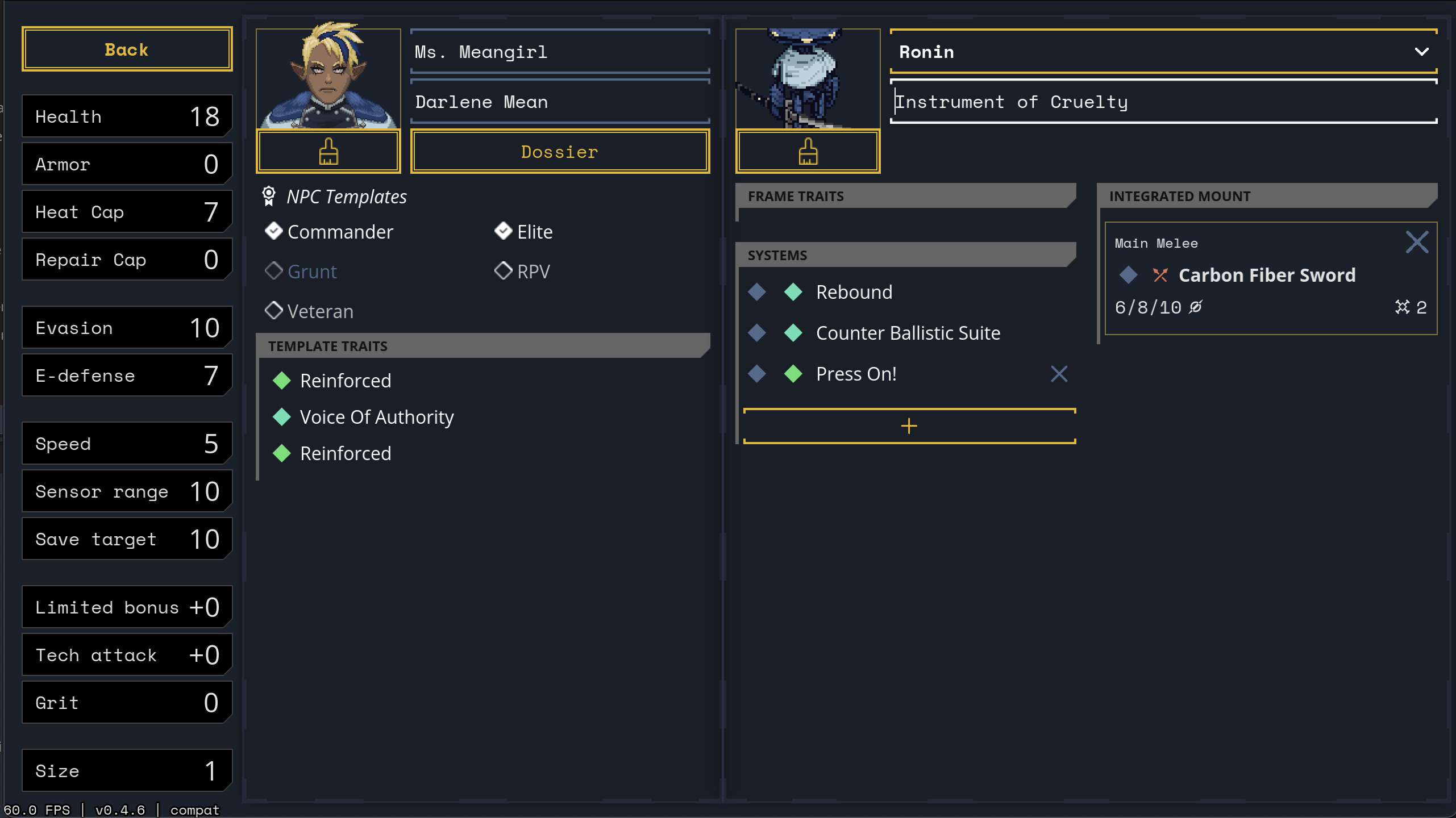Open the Dossier for Ms. Meangirl

pos(559,151)
